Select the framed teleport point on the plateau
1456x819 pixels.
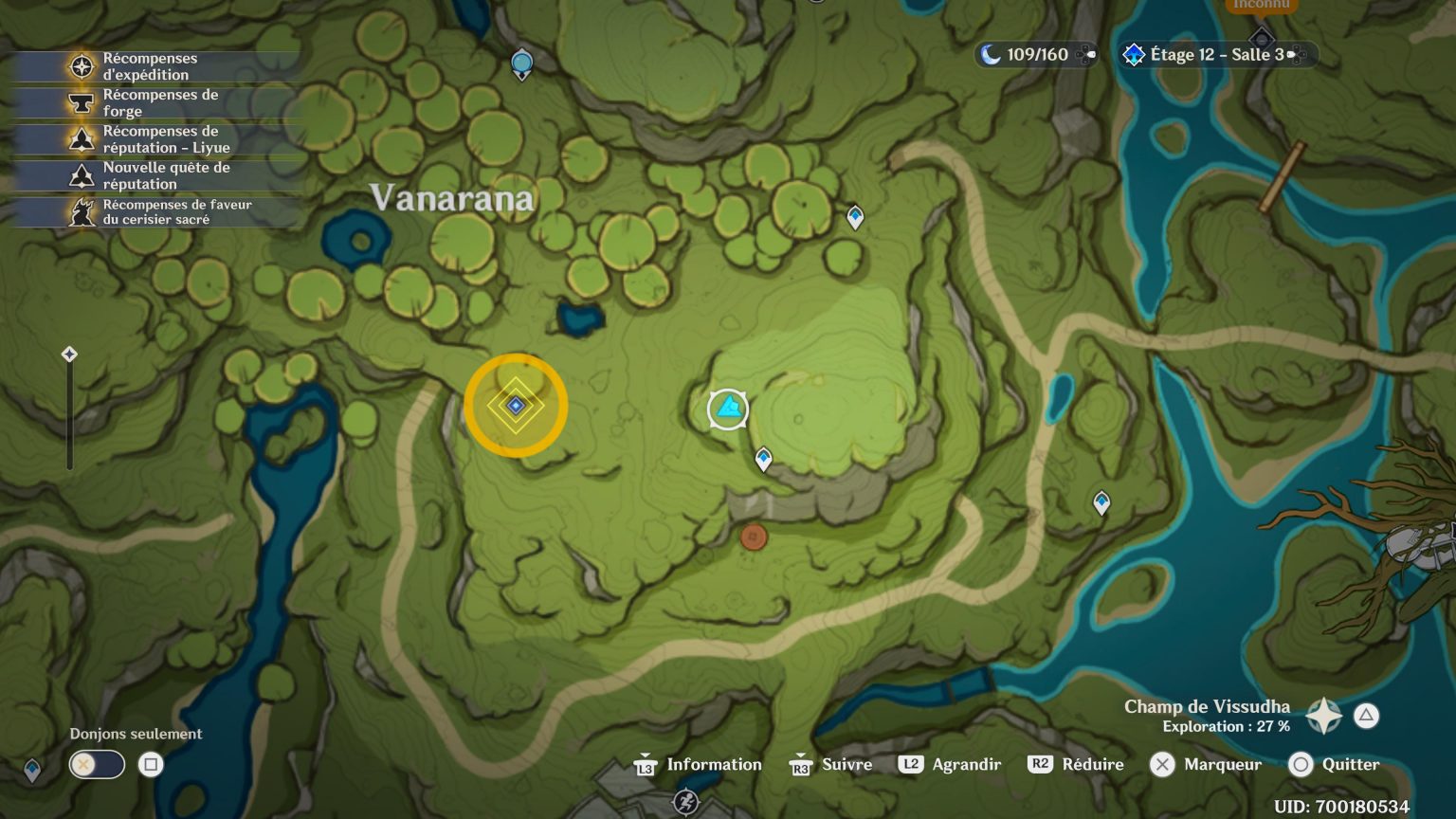[728, 409]
